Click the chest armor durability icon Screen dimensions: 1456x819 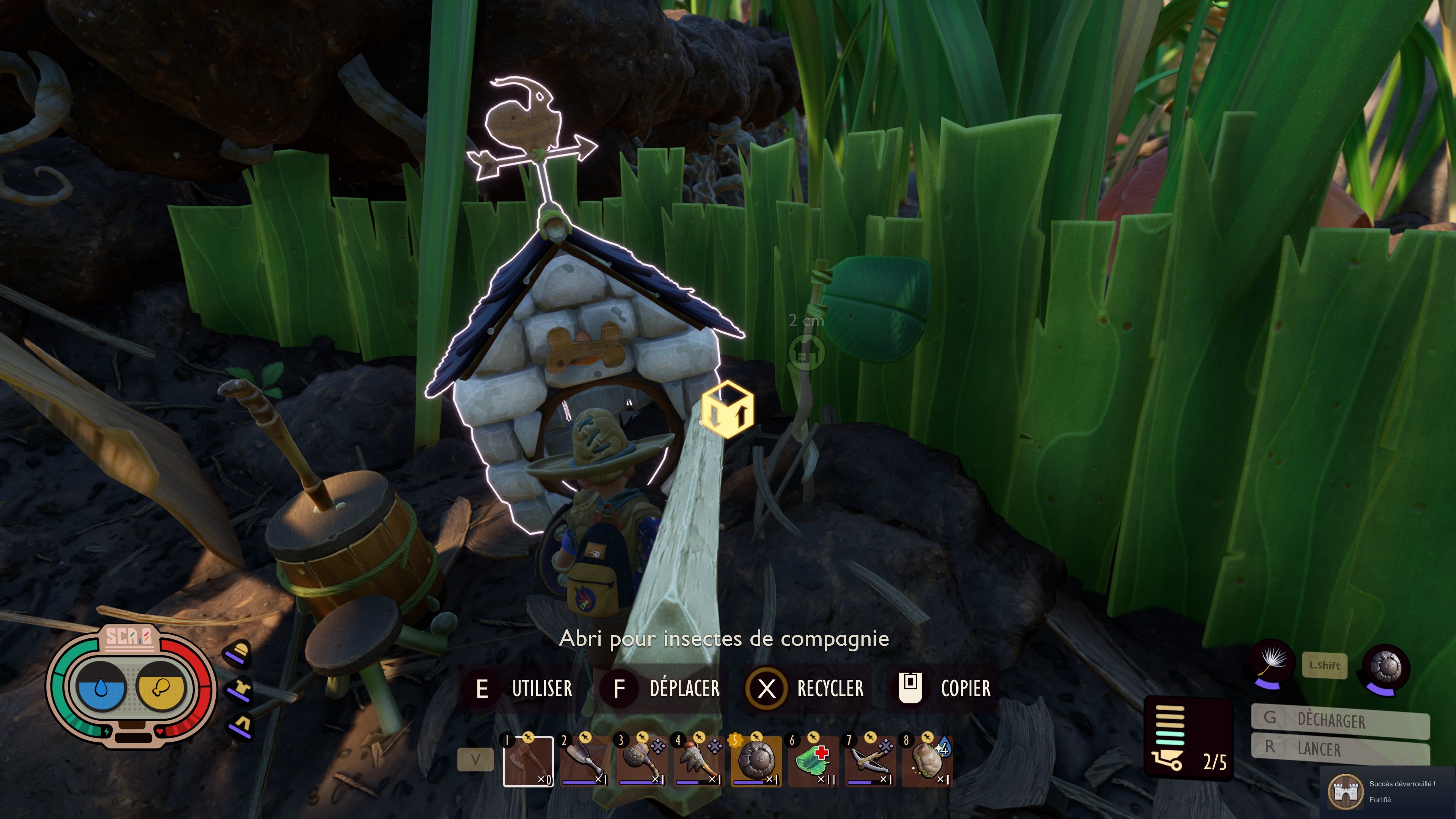[x=239, y=690]
